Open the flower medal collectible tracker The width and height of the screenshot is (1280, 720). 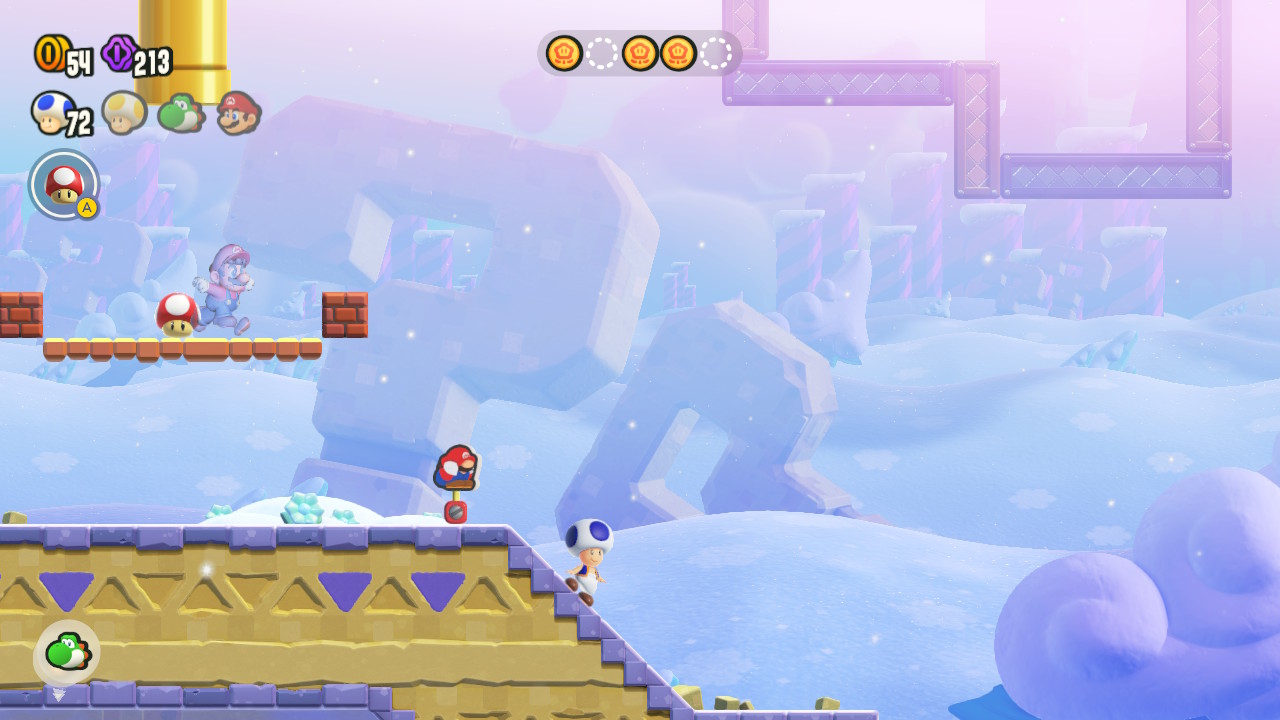pos(639,53)
